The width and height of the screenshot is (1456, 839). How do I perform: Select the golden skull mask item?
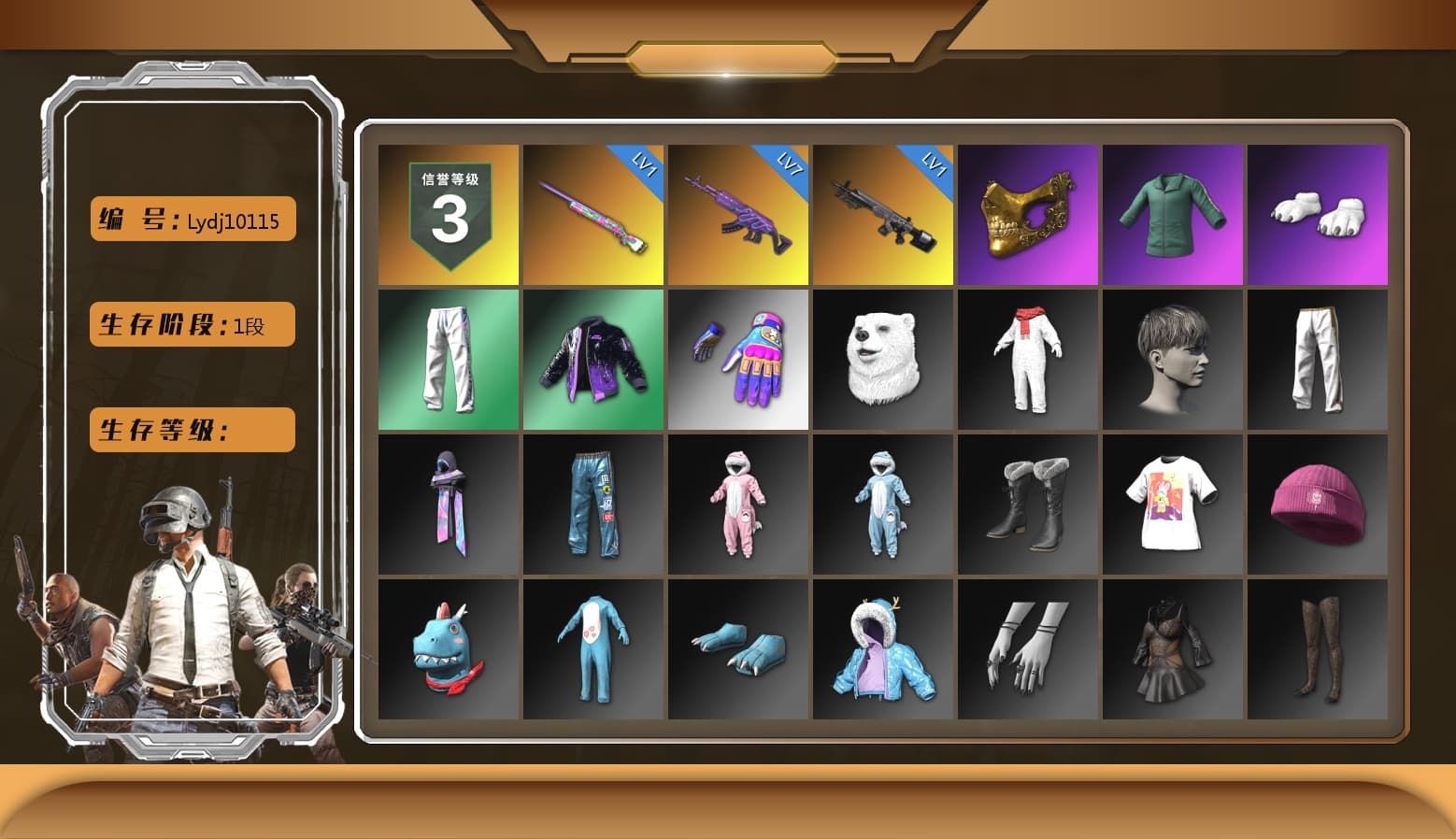pos(1028,214)
